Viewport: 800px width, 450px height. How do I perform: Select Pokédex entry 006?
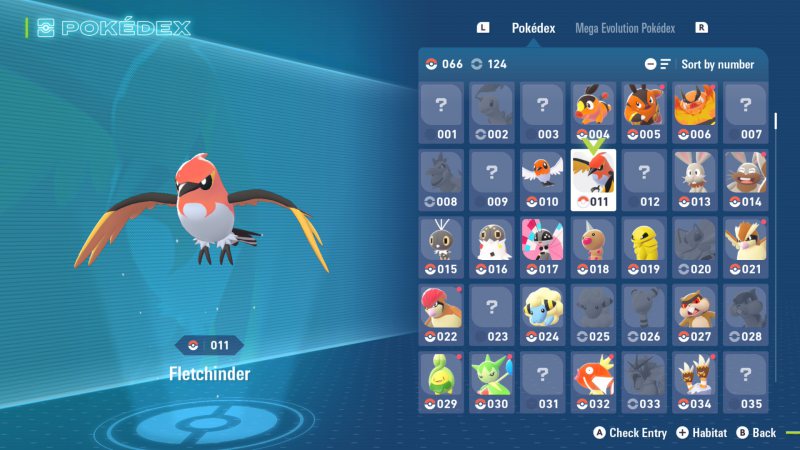695,111
